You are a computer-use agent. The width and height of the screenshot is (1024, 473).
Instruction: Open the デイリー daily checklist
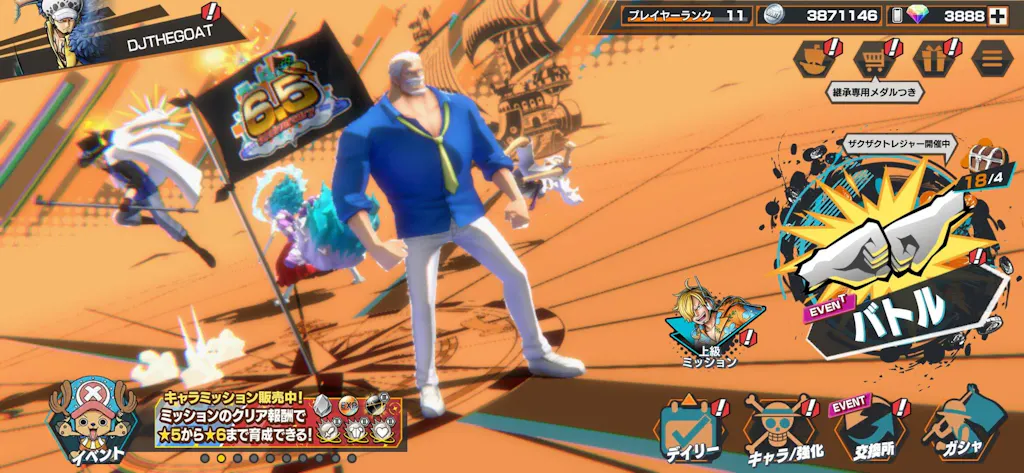tap(692, 431)
